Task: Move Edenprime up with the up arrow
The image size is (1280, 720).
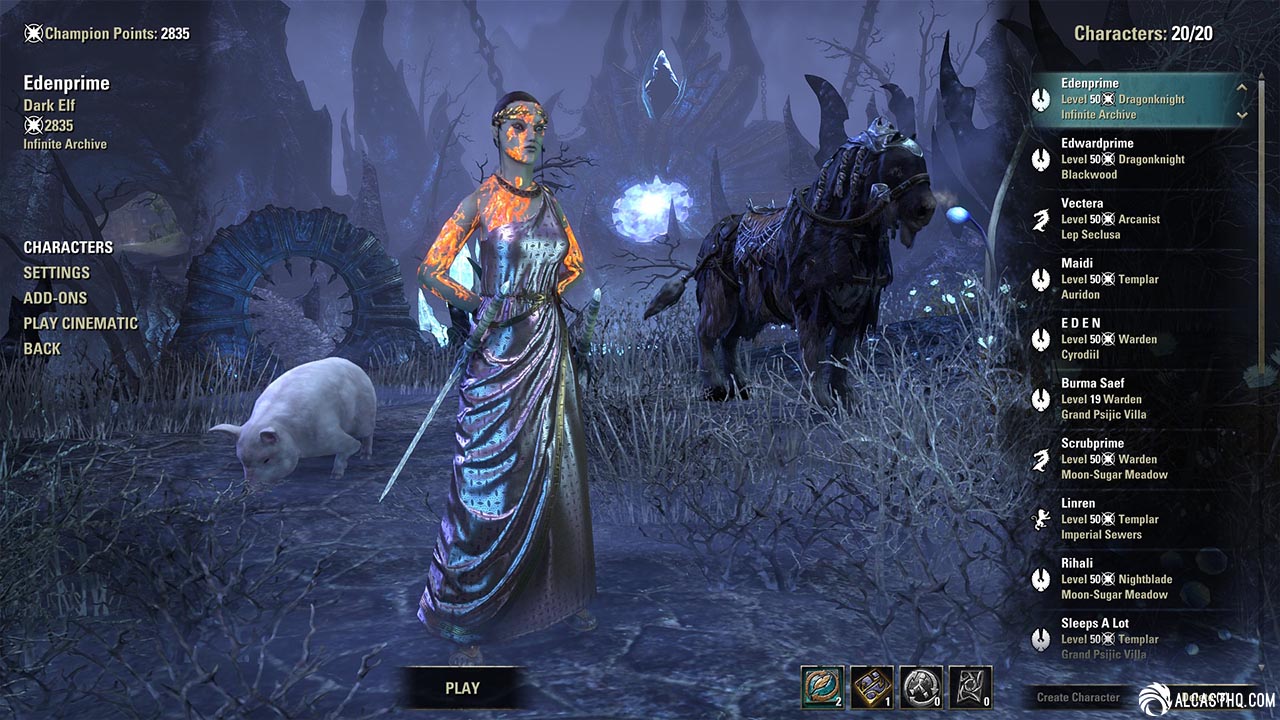Action: pos(1242,87)
